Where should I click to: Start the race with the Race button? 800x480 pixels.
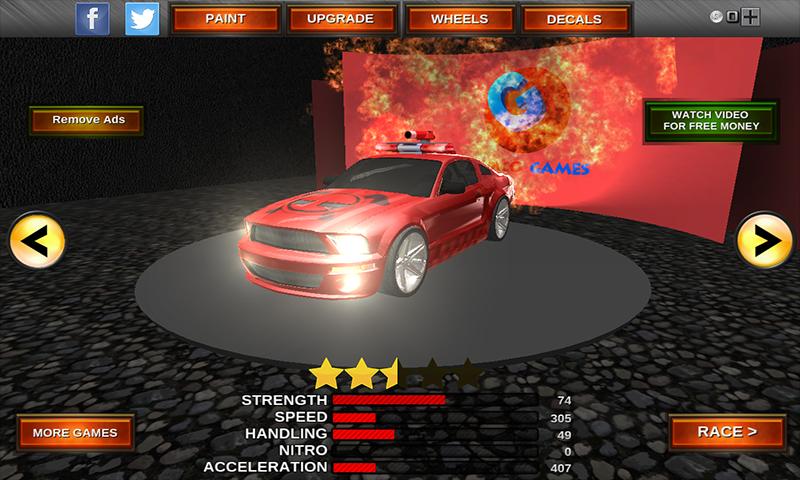[727, 432]
